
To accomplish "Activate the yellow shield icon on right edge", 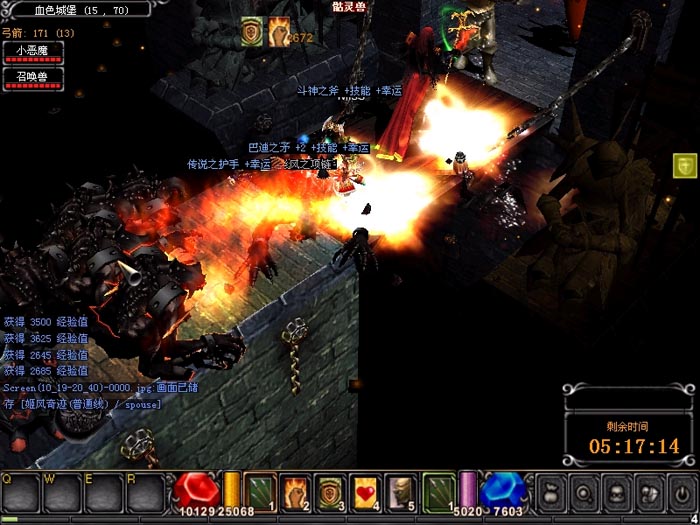I will coord(685,166).
